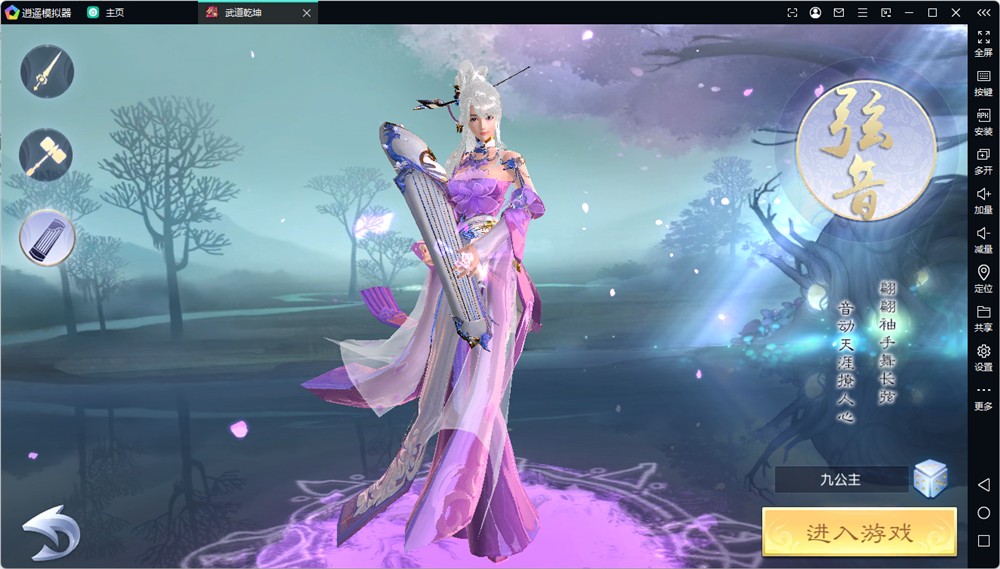Open the 定位 location tool
This screenshot has width=1000, height=569.
click(x=983, y=278)
